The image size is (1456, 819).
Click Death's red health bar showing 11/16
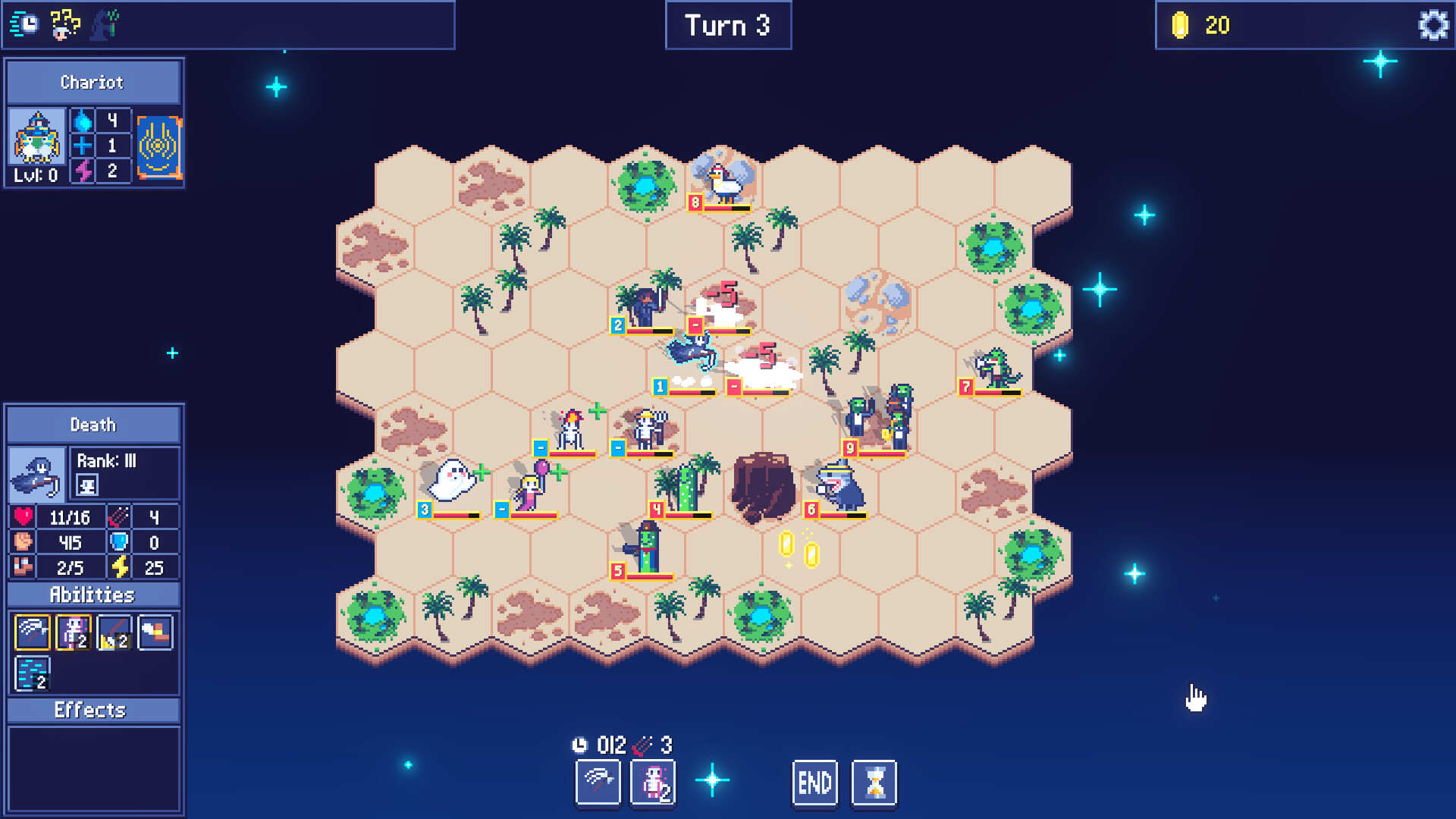[70, 516]
